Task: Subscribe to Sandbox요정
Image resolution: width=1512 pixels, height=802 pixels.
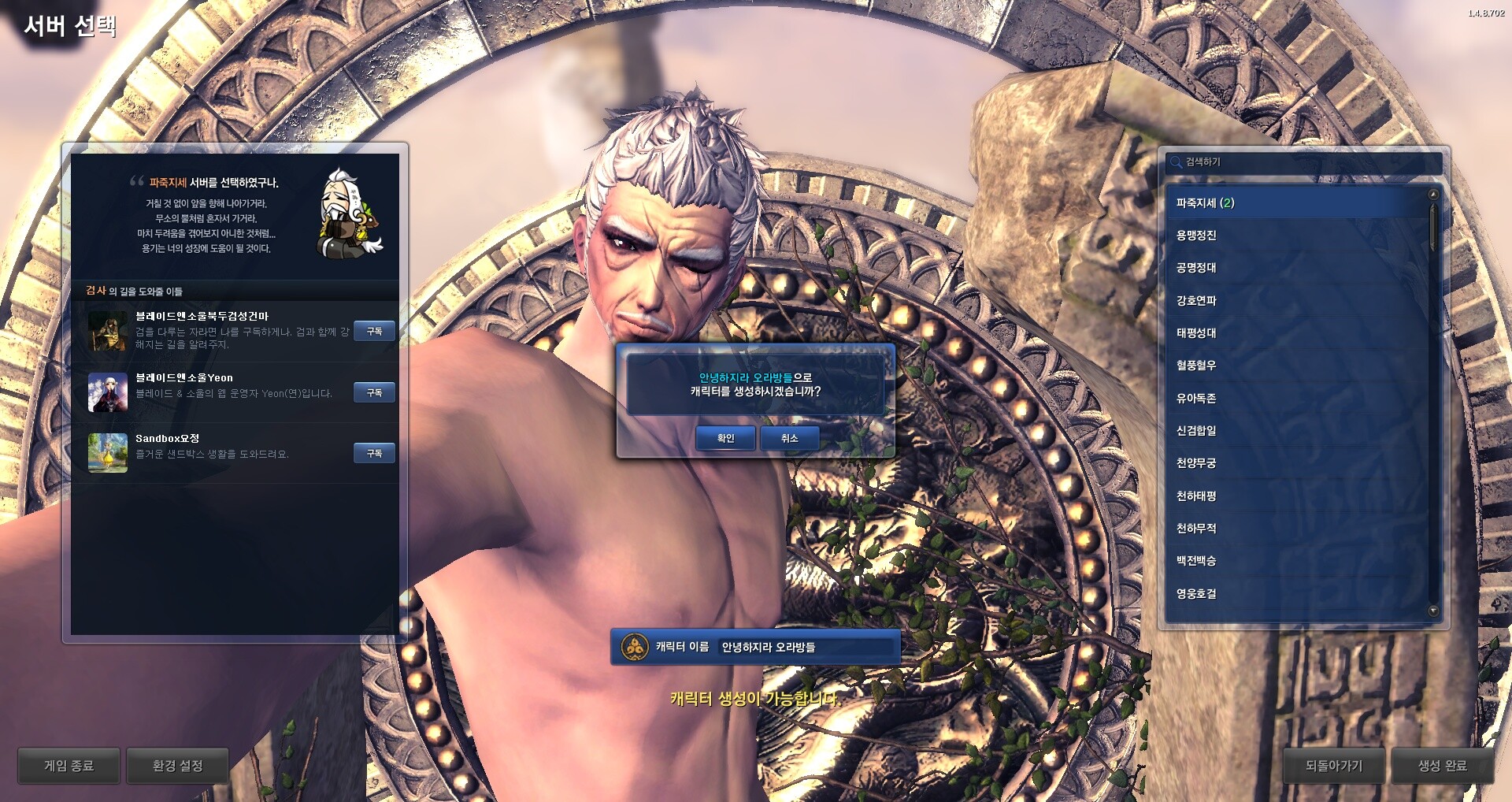Action: tap(374, 453)
